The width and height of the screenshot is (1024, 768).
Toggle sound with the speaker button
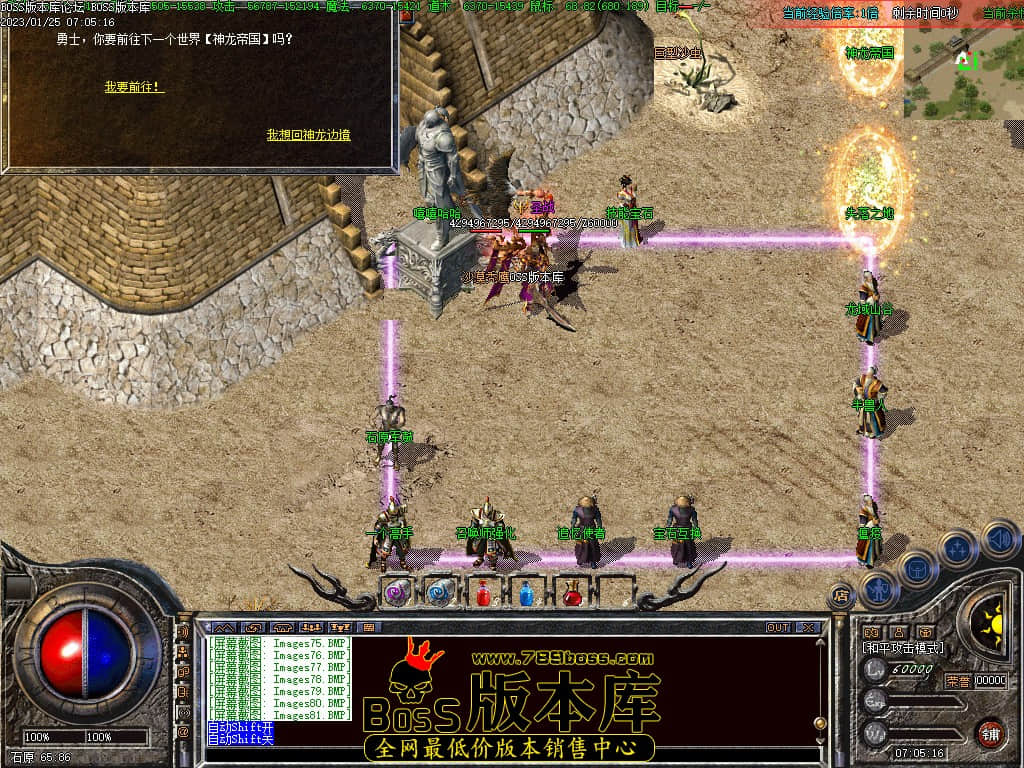coord(998,539)
